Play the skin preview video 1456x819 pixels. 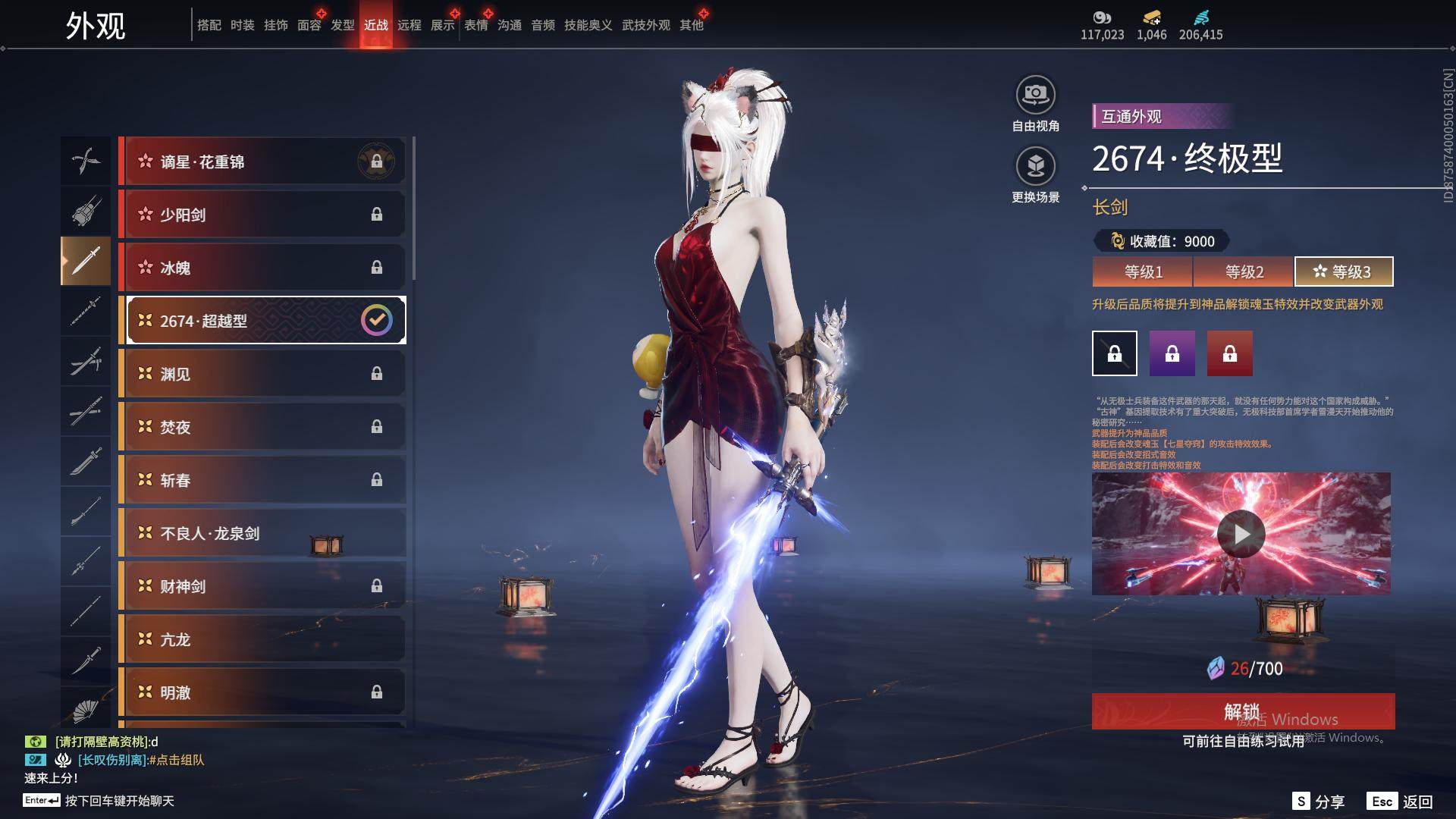[x=1241, y=534]
